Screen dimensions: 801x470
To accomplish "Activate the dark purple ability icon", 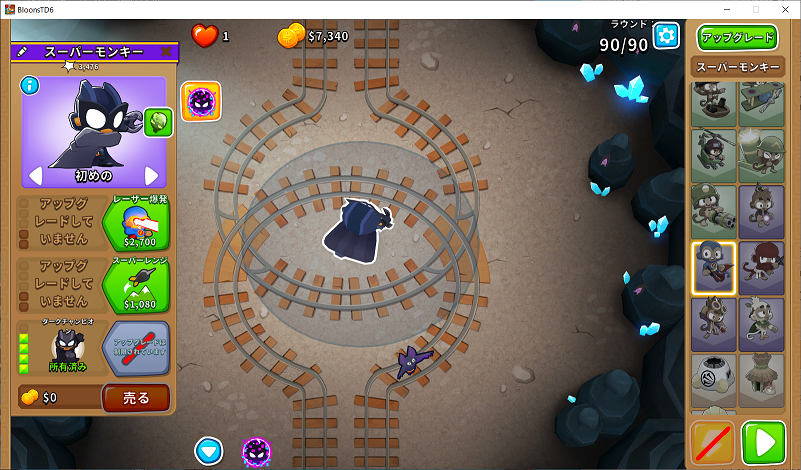I will pyautogui.click(x=201, y=101).
